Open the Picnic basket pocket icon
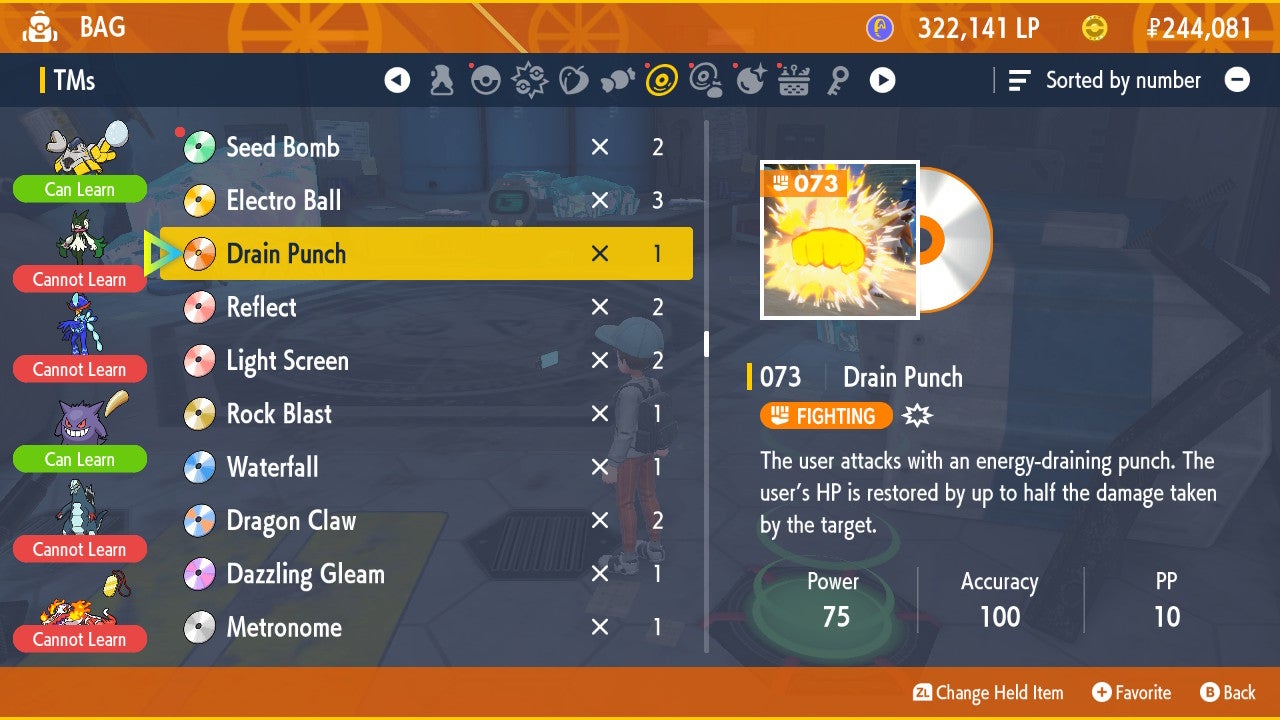 click(792, 80)
